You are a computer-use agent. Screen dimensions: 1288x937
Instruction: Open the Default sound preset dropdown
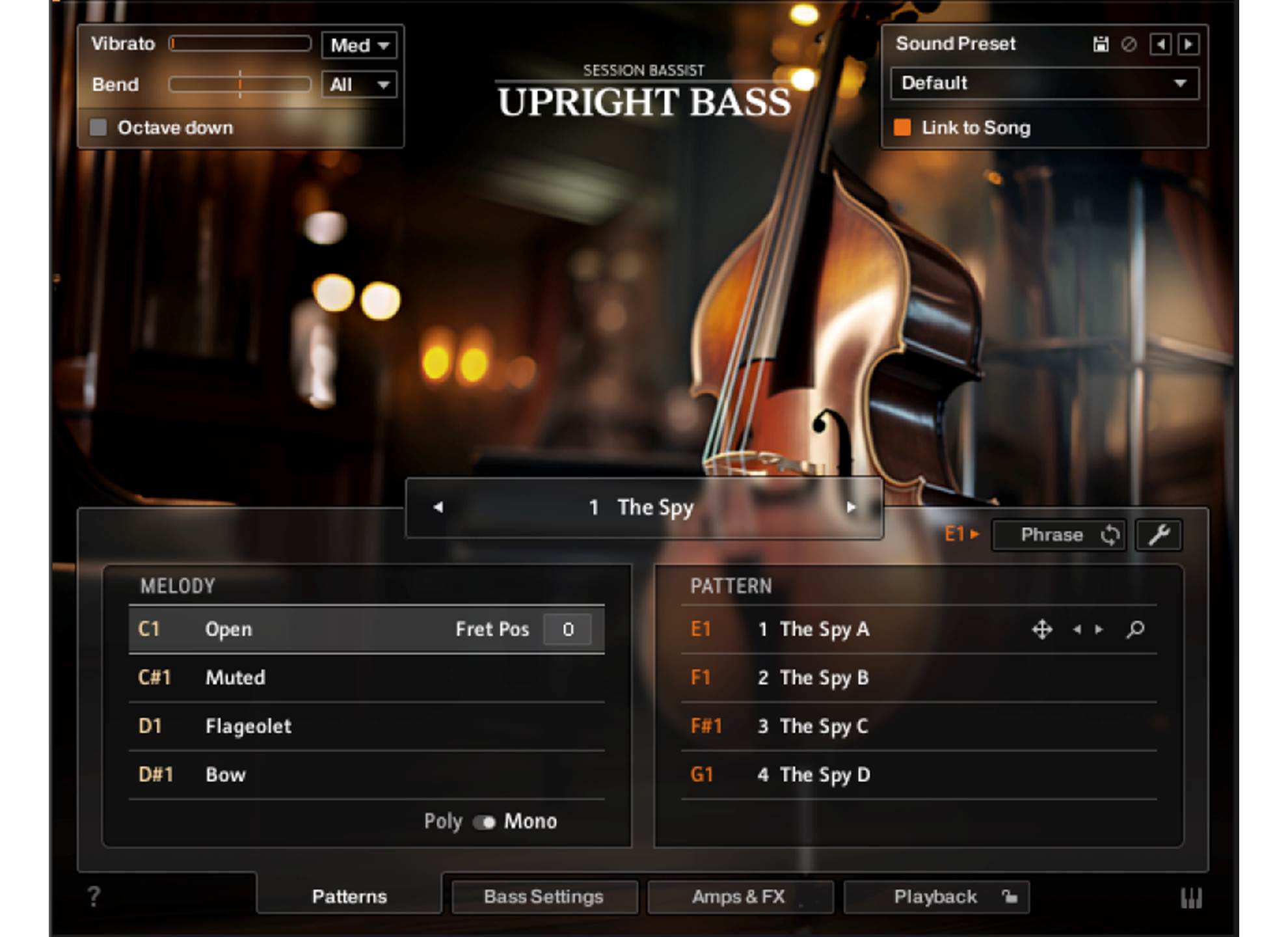[1043, 83]
